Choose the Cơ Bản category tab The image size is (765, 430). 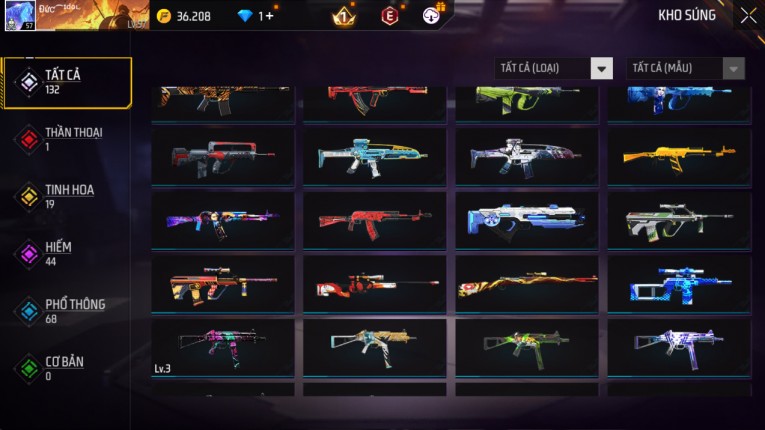coord(66,368)
